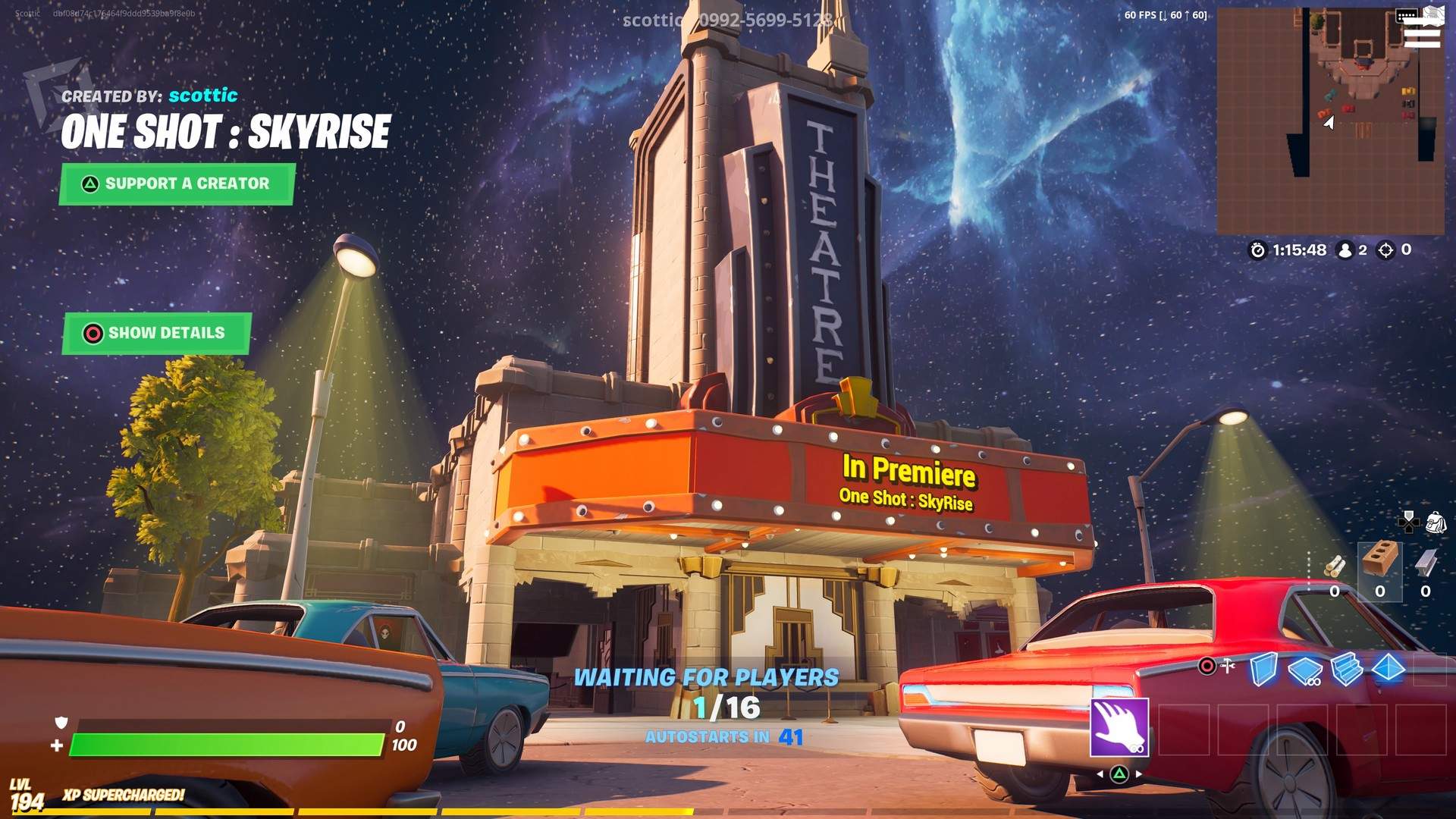
Task: Select the stairs build piece icon
Action: [x=1348, y=670]
